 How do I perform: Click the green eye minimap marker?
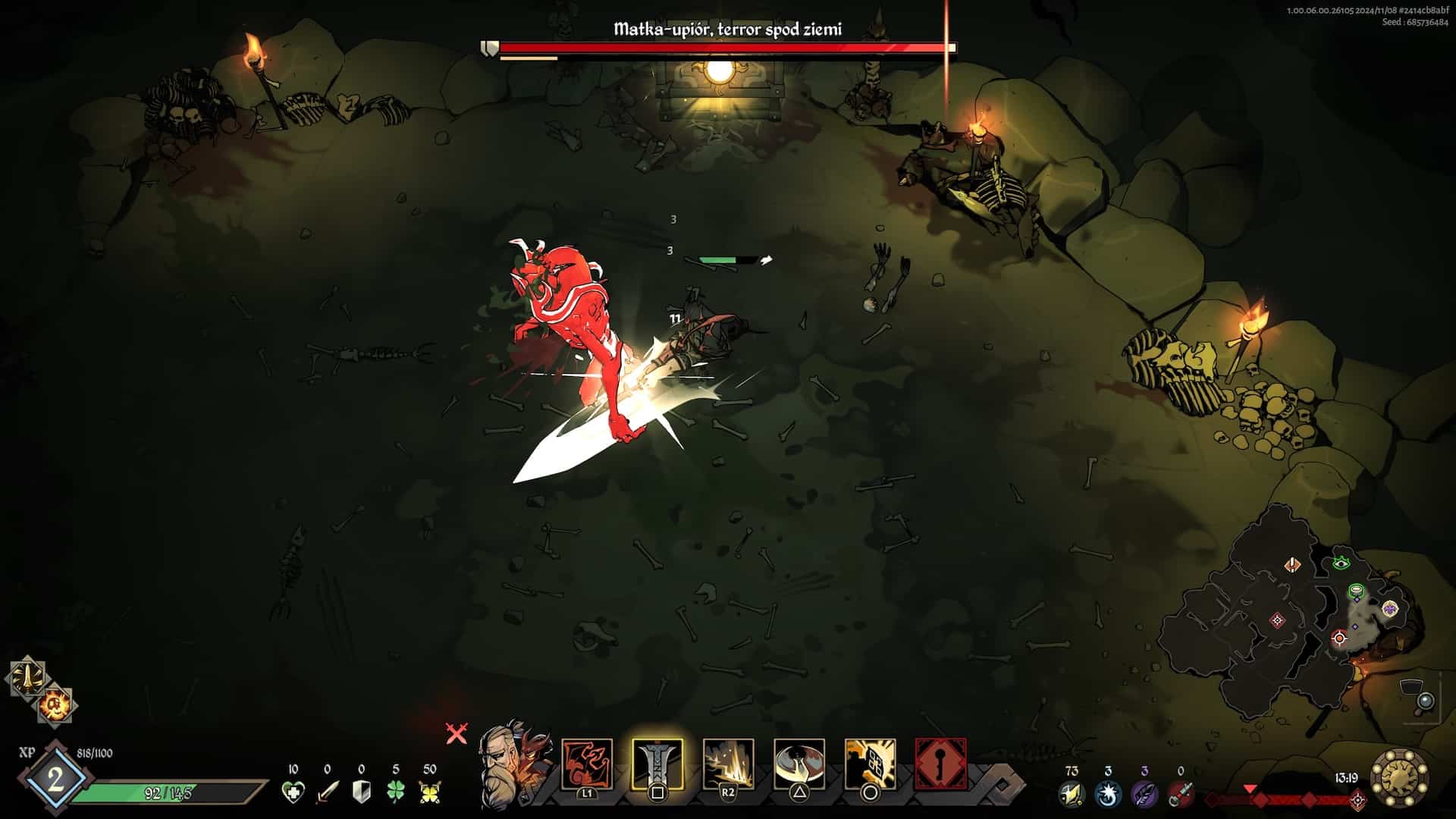pyautogui.click(x=1341, y=563)
